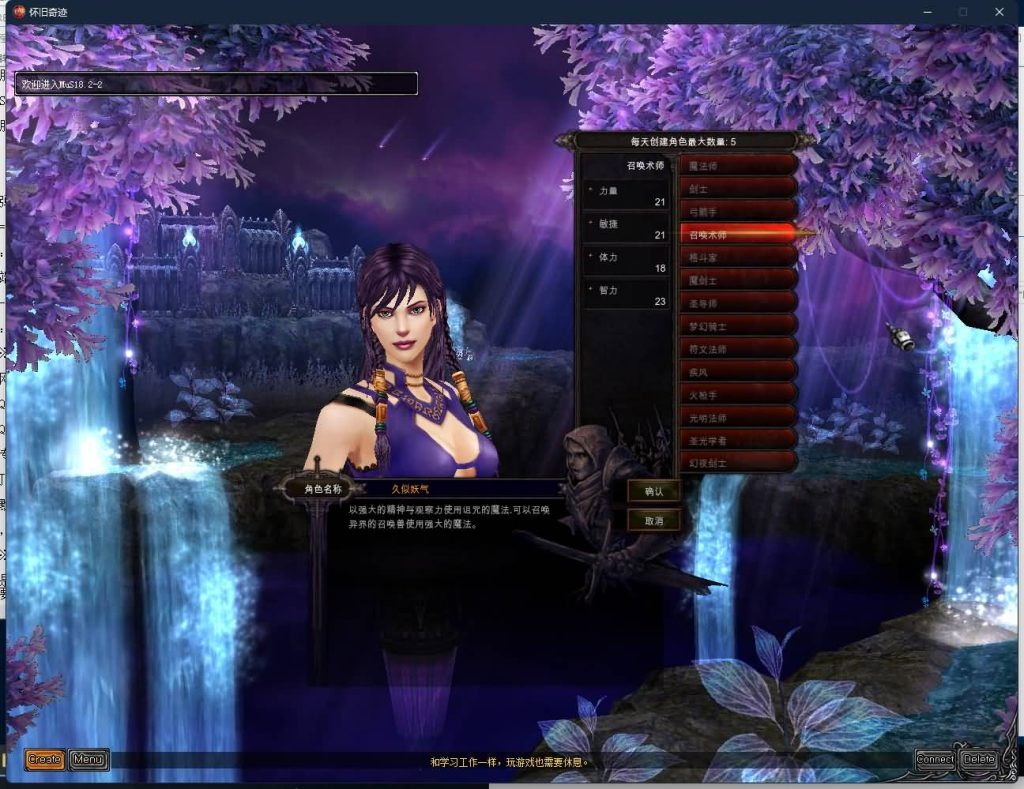Select the 魔剑士 class

738,280
